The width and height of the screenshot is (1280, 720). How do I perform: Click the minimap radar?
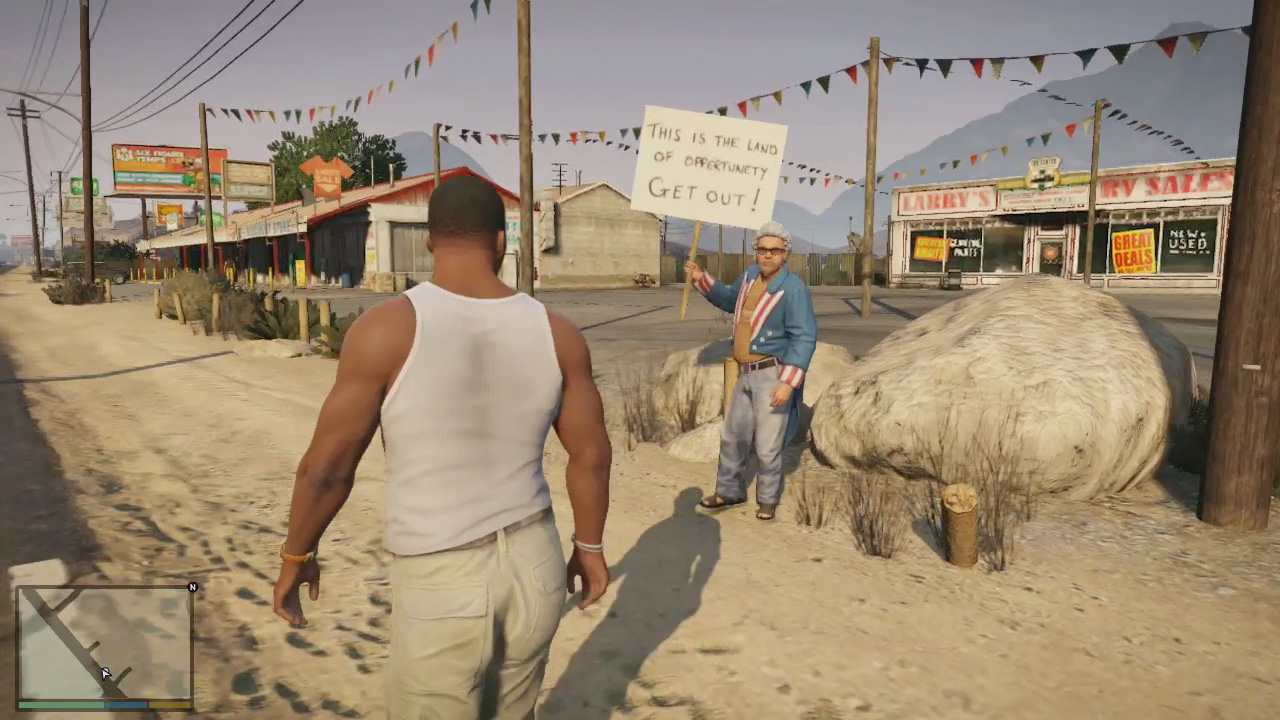tap(105, 643)
